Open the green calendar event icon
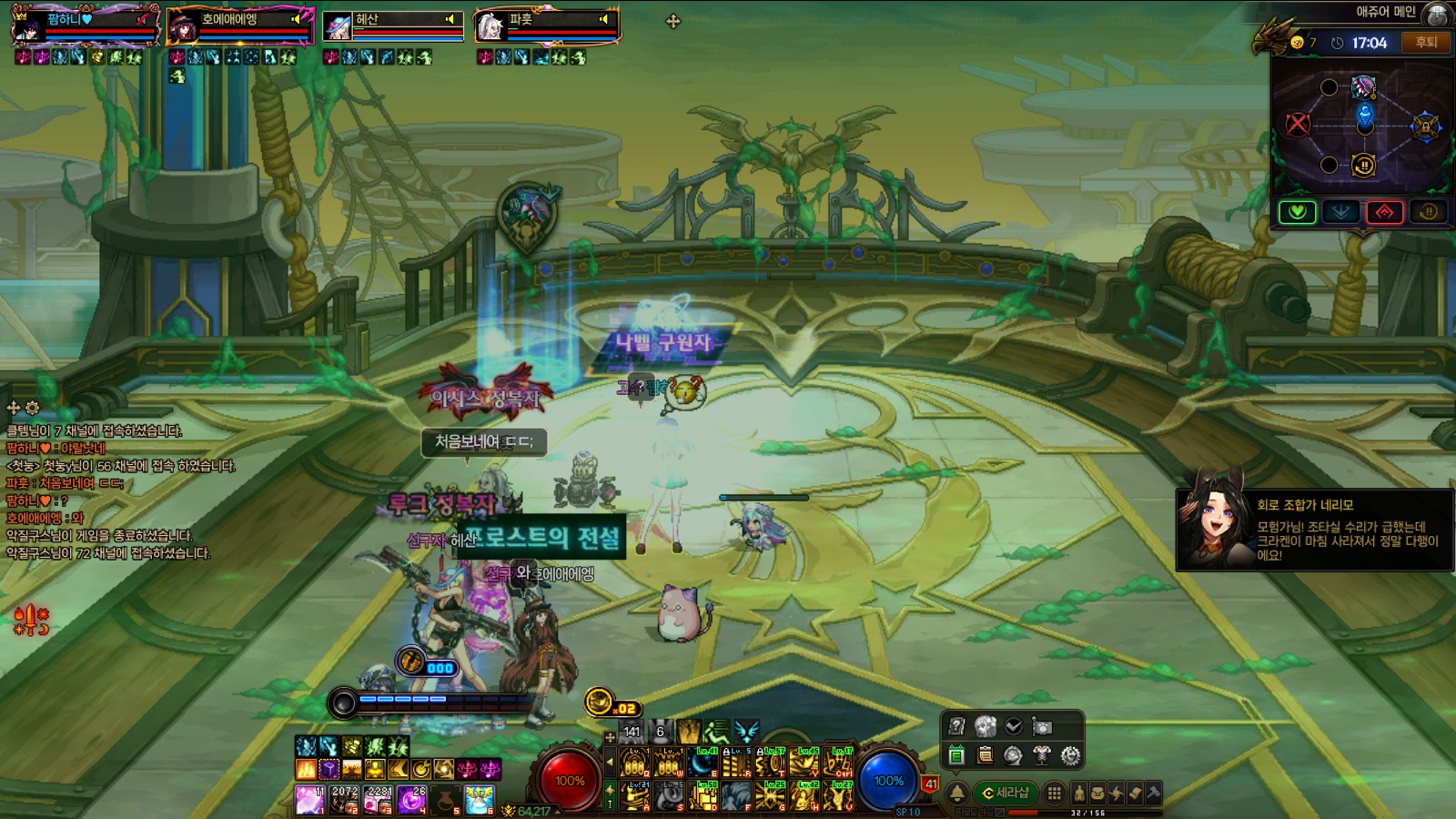This screenshot has width=1456, height=819. point(955,755)
